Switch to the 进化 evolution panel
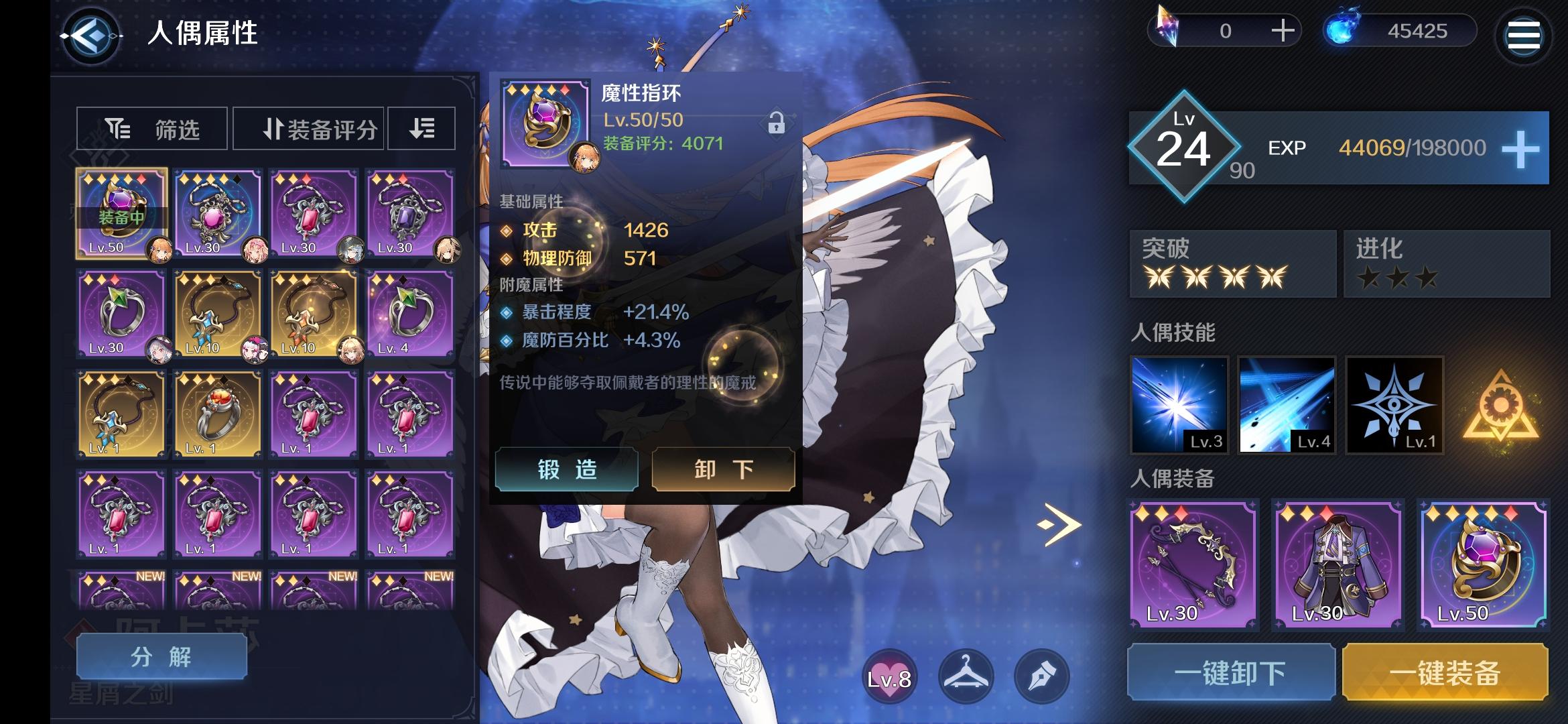The image size is (1568, 724). (x=1446, y=263)
